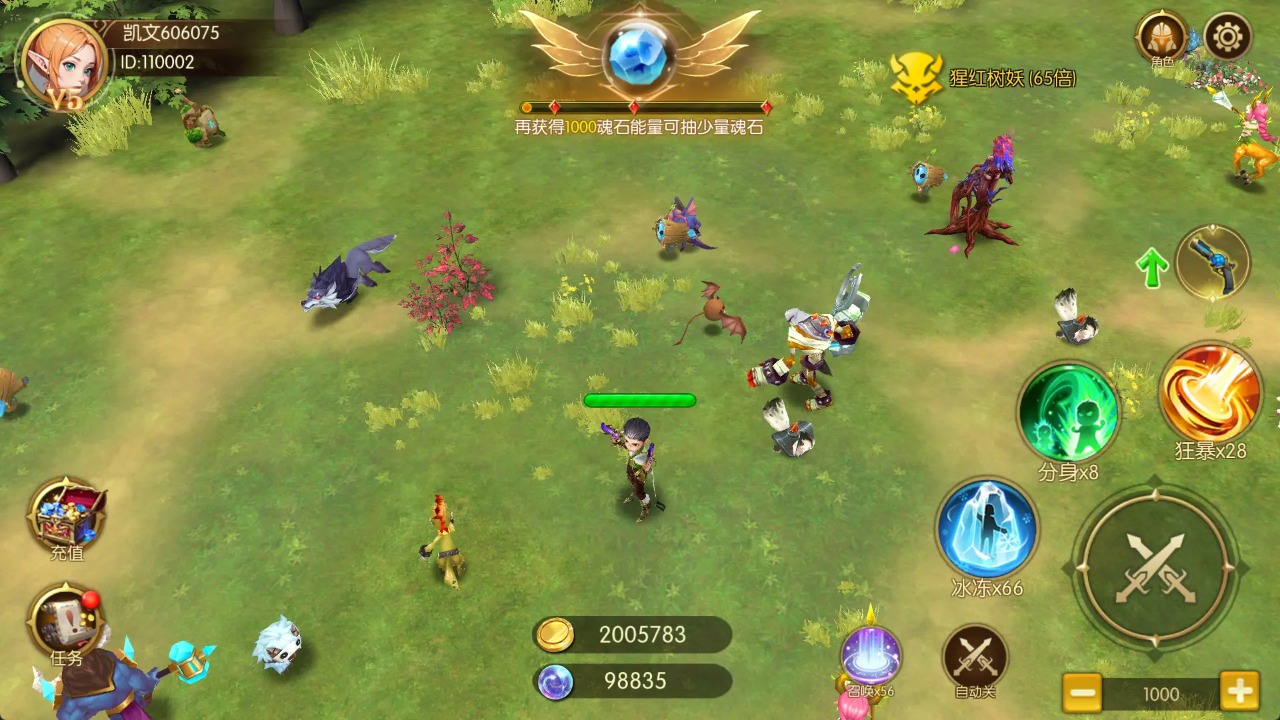Image resolution: width=1280 pixels, height=720 pixels.
Task: Decrease the bet with the minus button
Action: [x=1082, y=692]
